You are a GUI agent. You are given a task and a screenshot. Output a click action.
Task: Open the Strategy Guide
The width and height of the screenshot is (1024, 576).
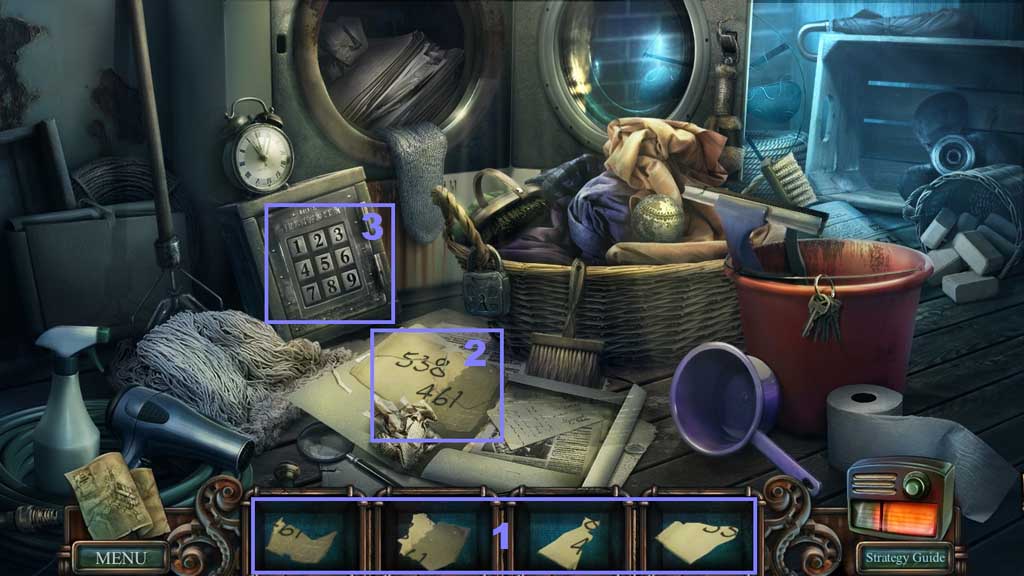(905, 557)
